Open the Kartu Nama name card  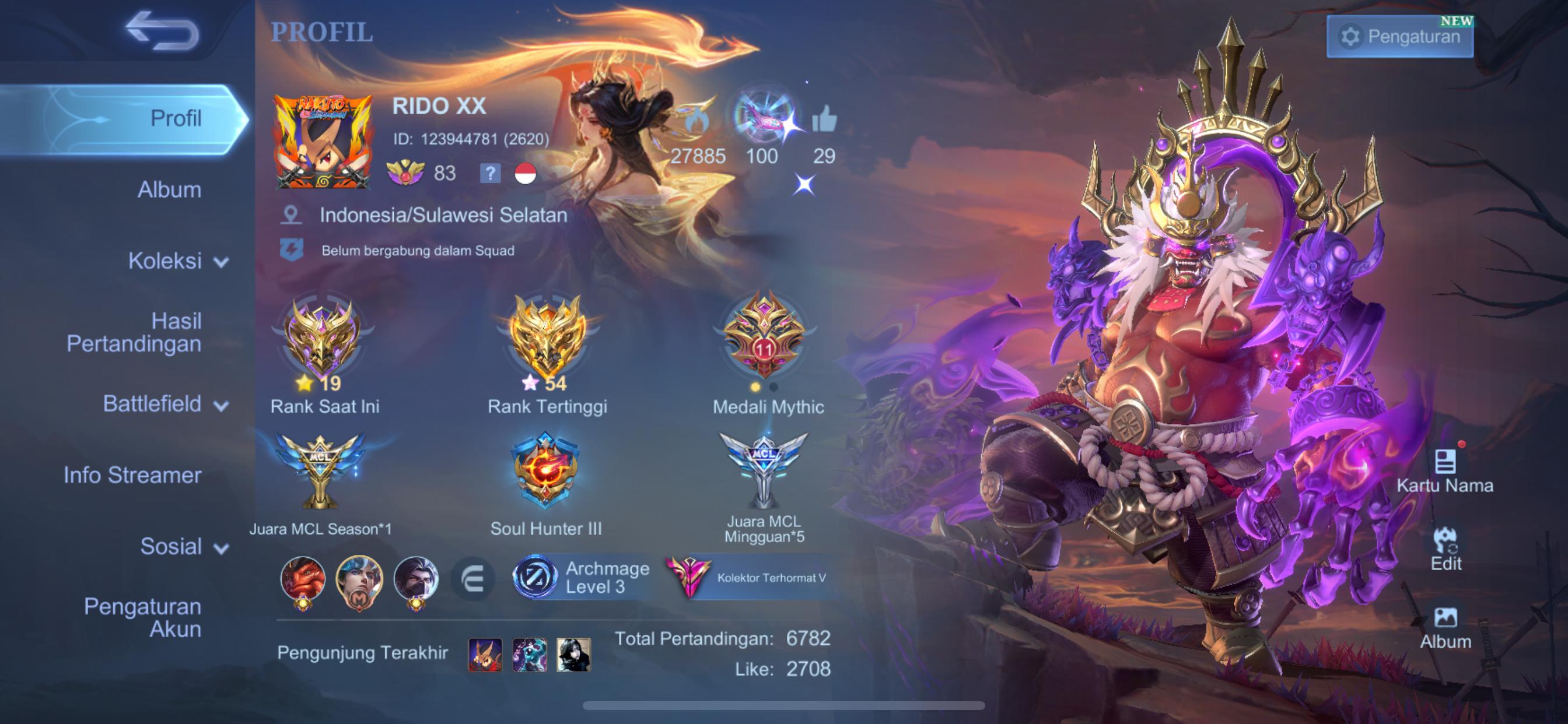[1445, 471]
